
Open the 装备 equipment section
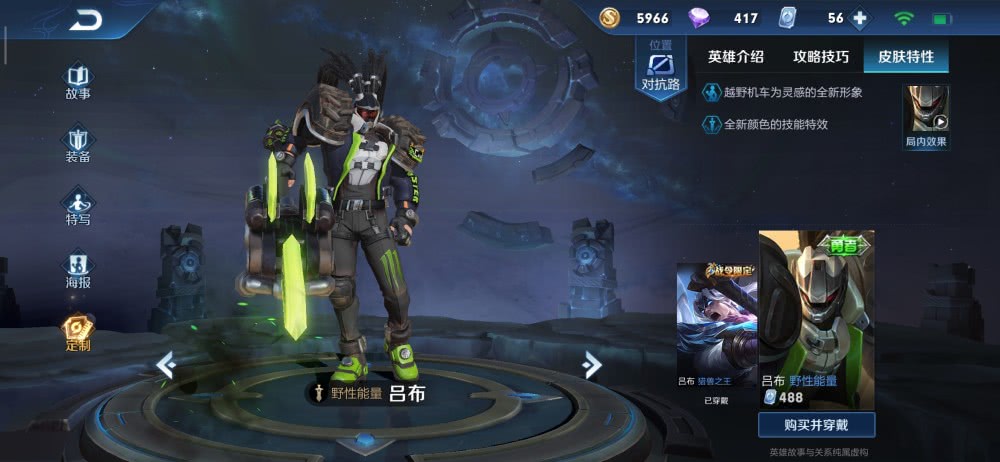pyautogui.click(x=78, y=145)
